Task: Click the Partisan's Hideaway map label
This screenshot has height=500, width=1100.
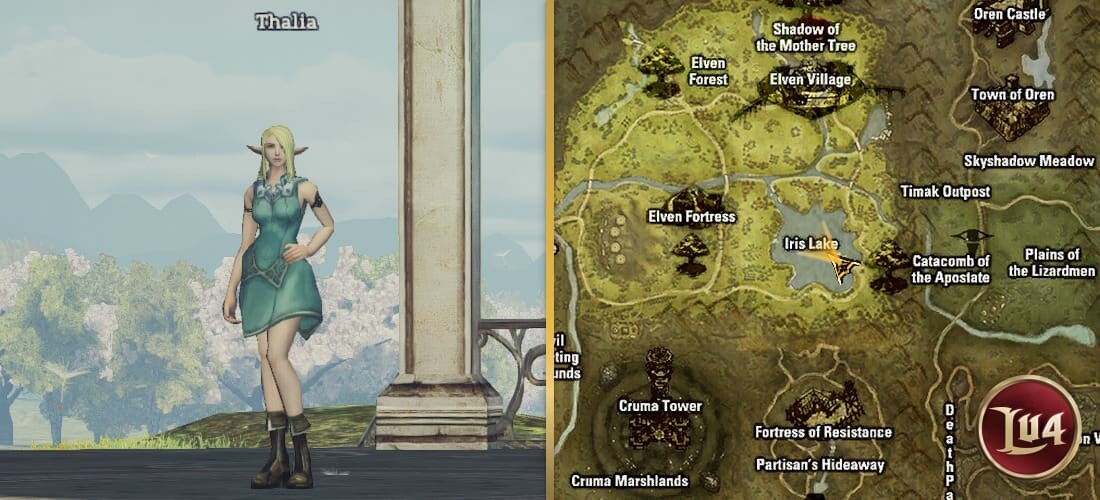Action: [820, 465]
